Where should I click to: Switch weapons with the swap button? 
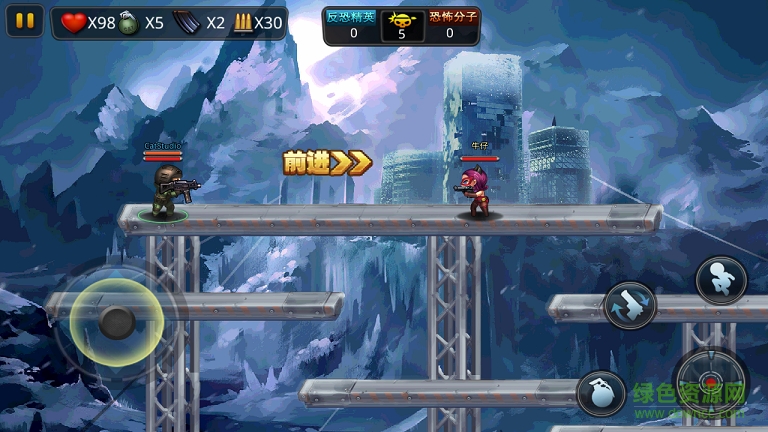point(631,305)
